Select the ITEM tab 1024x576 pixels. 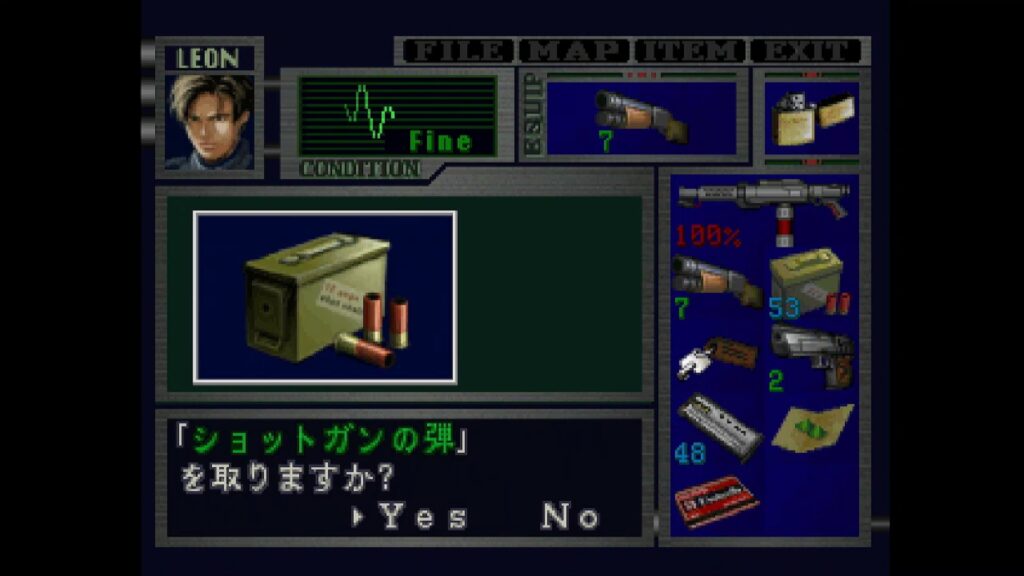coord(692,51)
